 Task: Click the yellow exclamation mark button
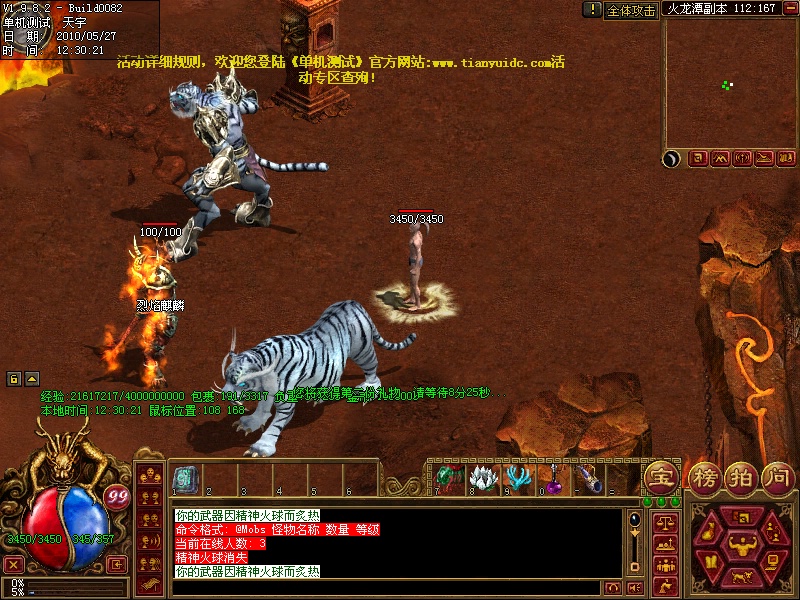point(593,10)
